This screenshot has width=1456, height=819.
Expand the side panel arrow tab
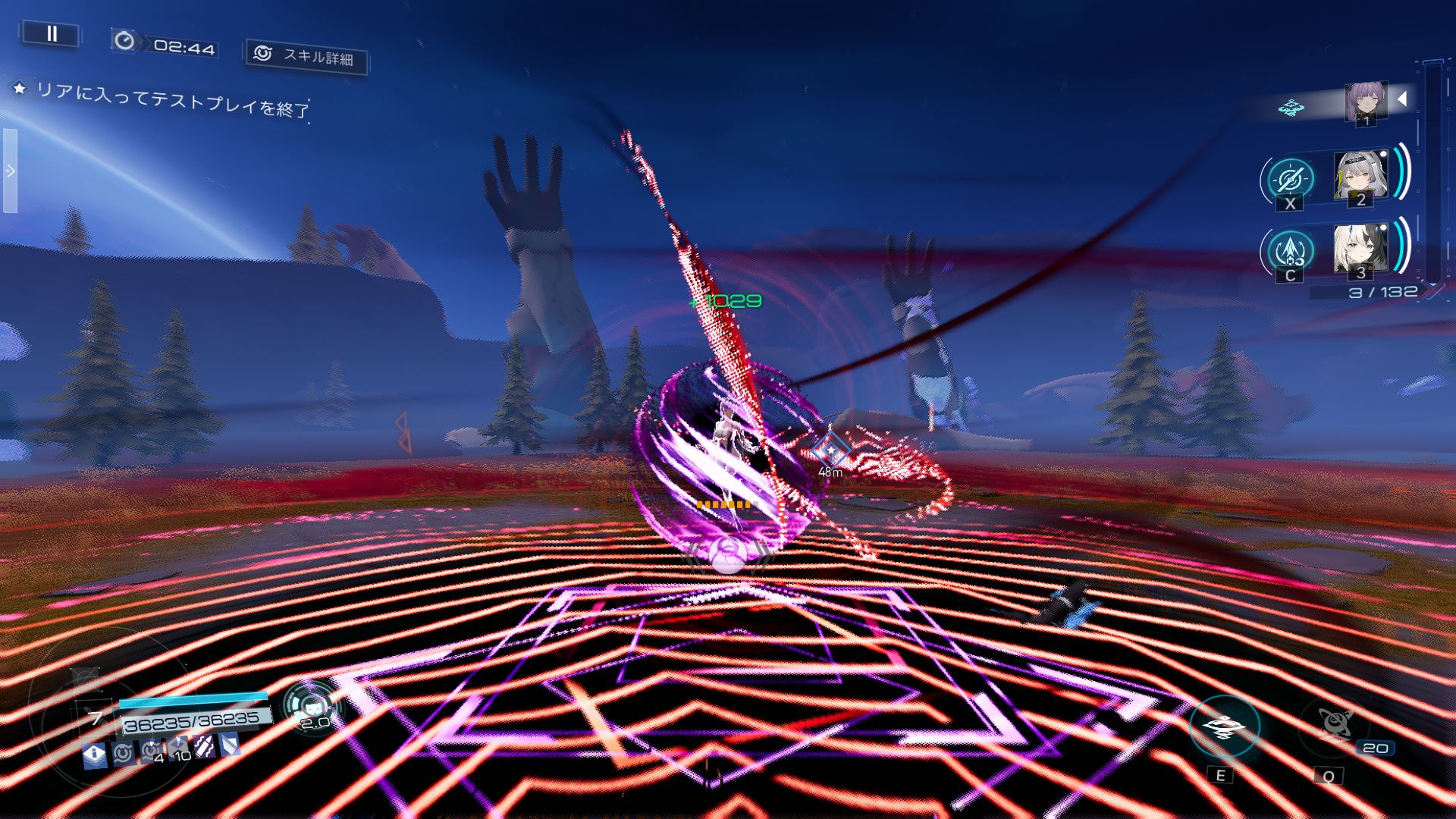[x=10, y=171]
